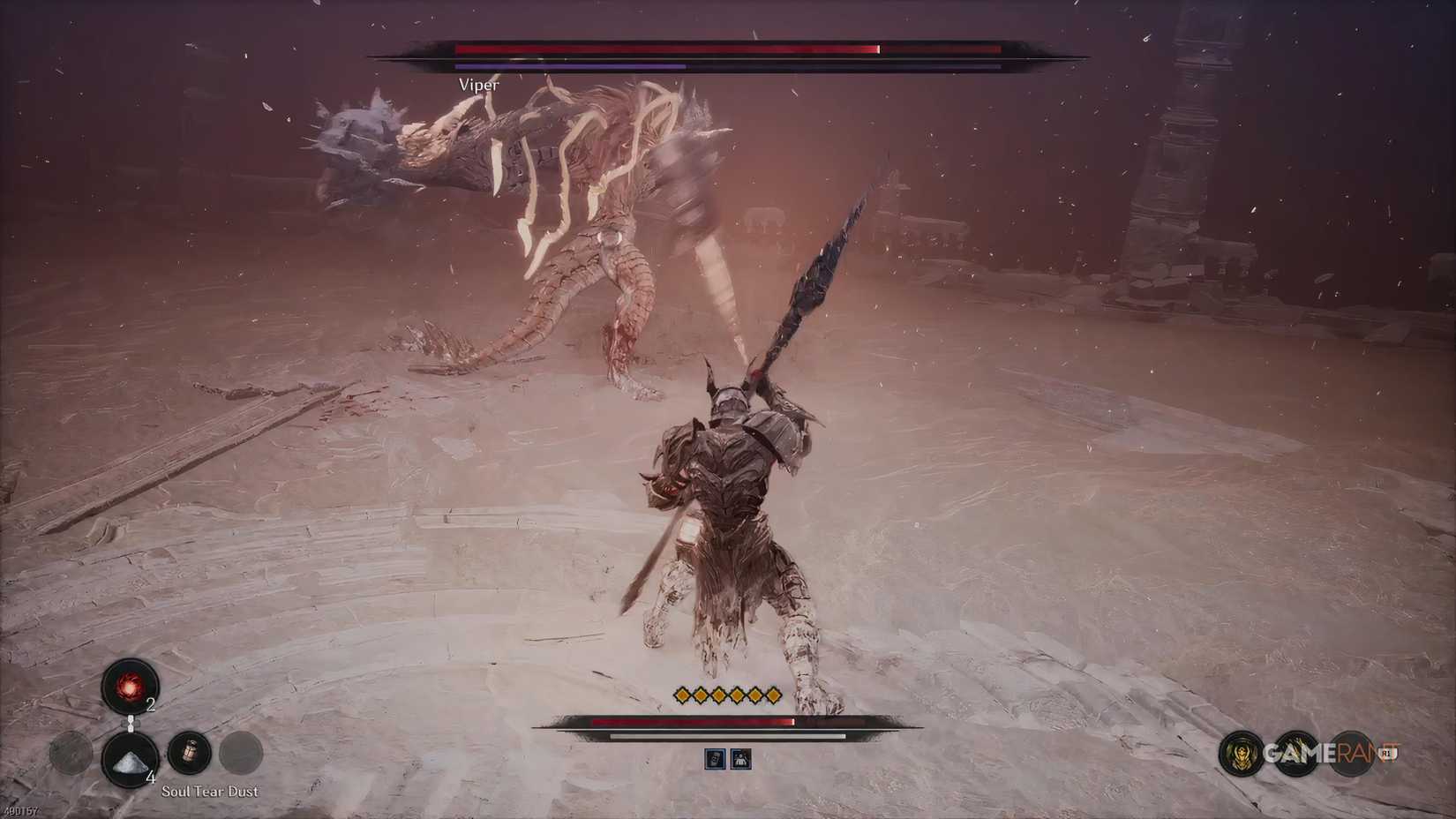Viewport: 1456px width, 819px height.
Task: Toggle the small hourglass indicator between quick-slots
Action: (x=131, y=724)
